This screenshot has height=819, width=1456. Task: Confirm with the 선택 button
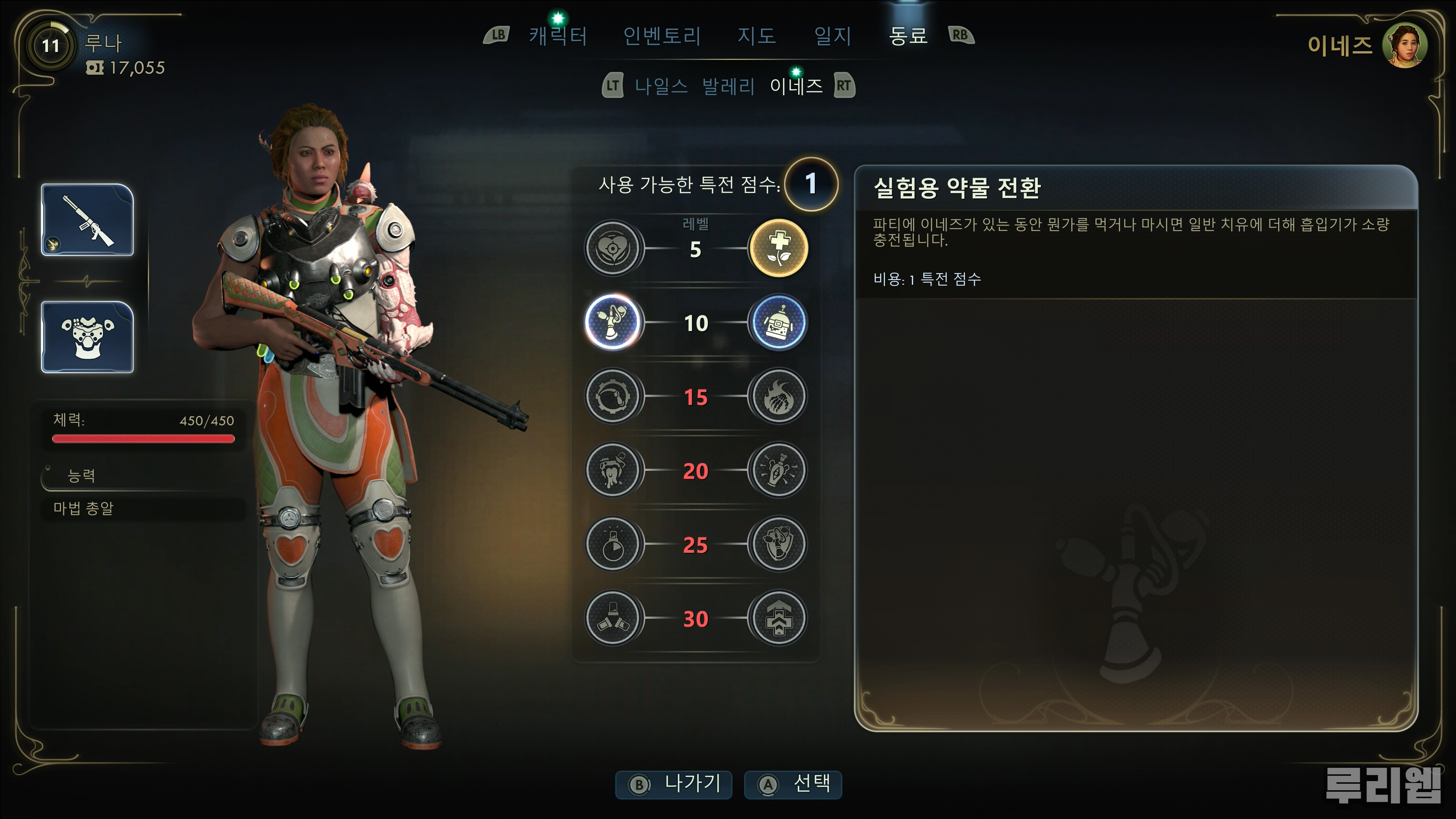793,784
